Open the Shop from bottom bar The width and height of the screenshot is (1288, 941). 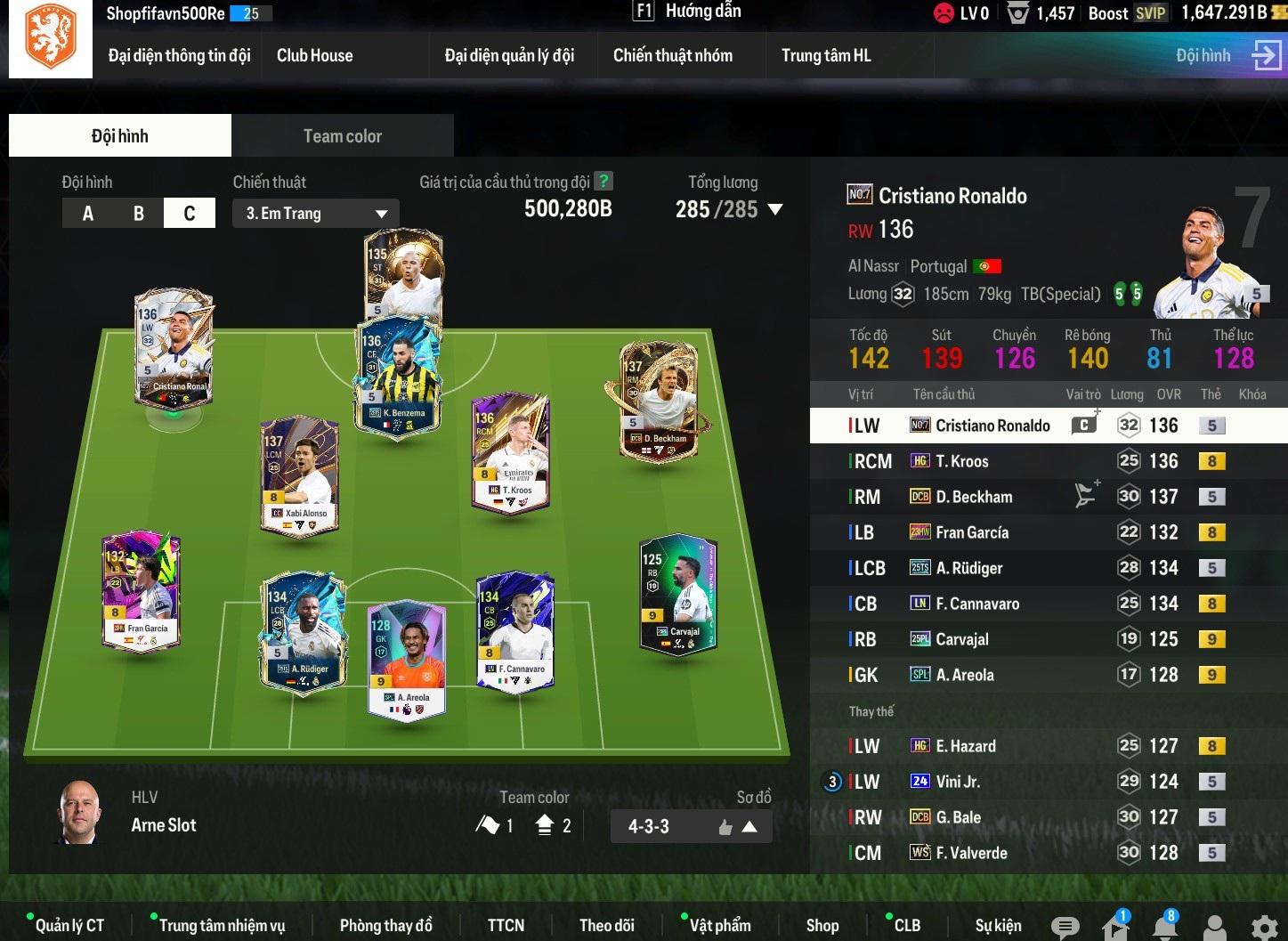tap(822, 926)
